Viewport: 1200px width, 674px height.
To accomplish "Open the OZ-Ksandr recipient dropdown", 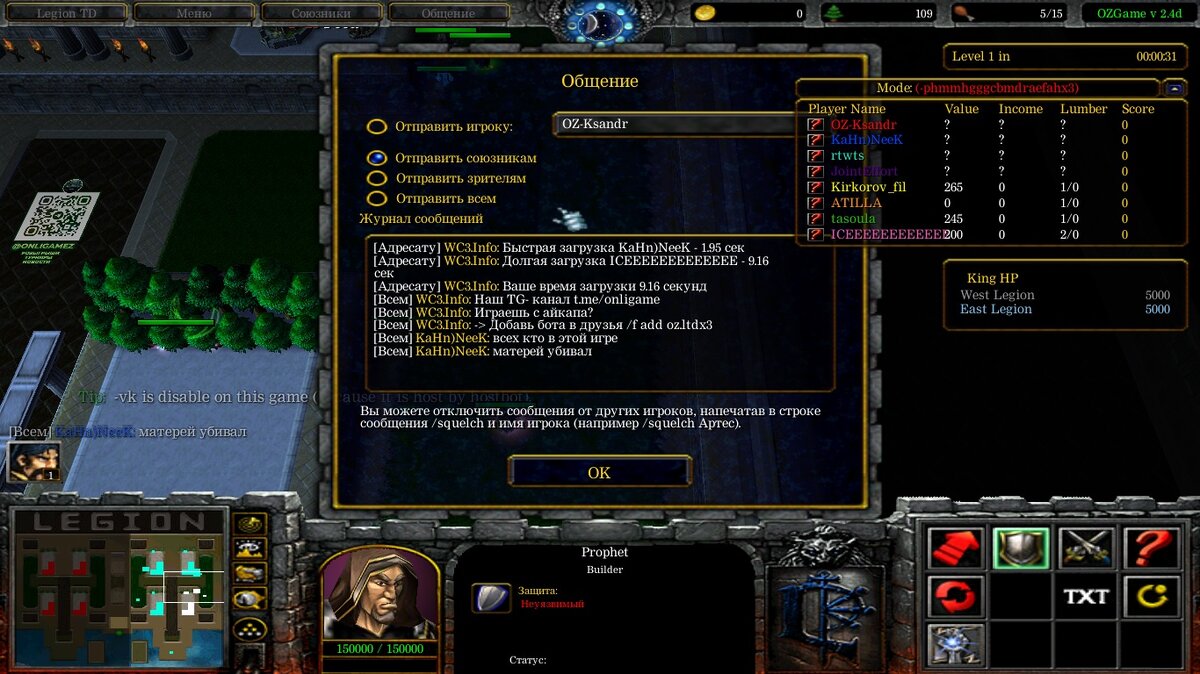I will (672, 124).
